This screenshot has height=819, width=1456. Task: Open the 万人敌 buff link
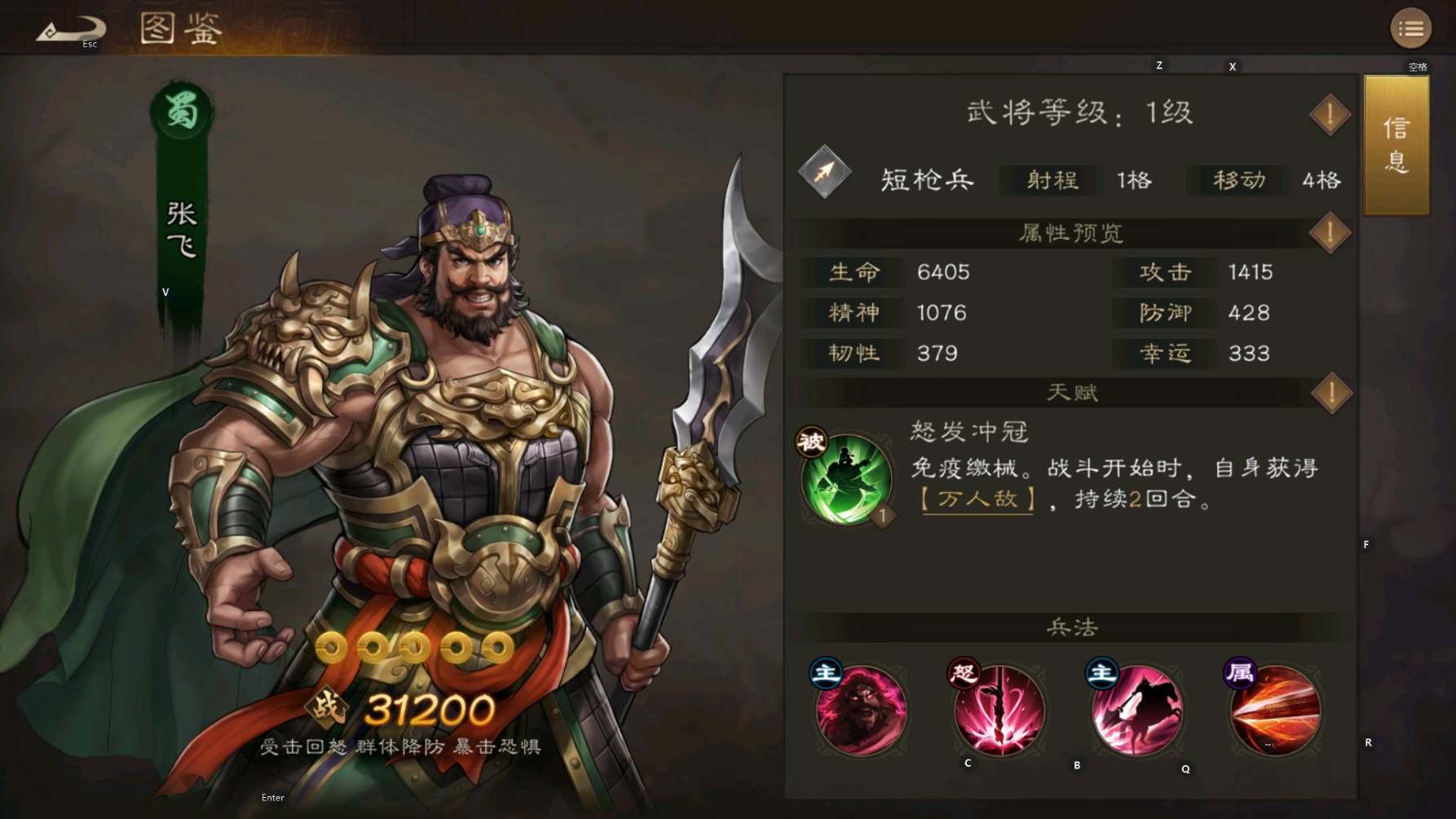pyautogui.click(x=976, y=500)
